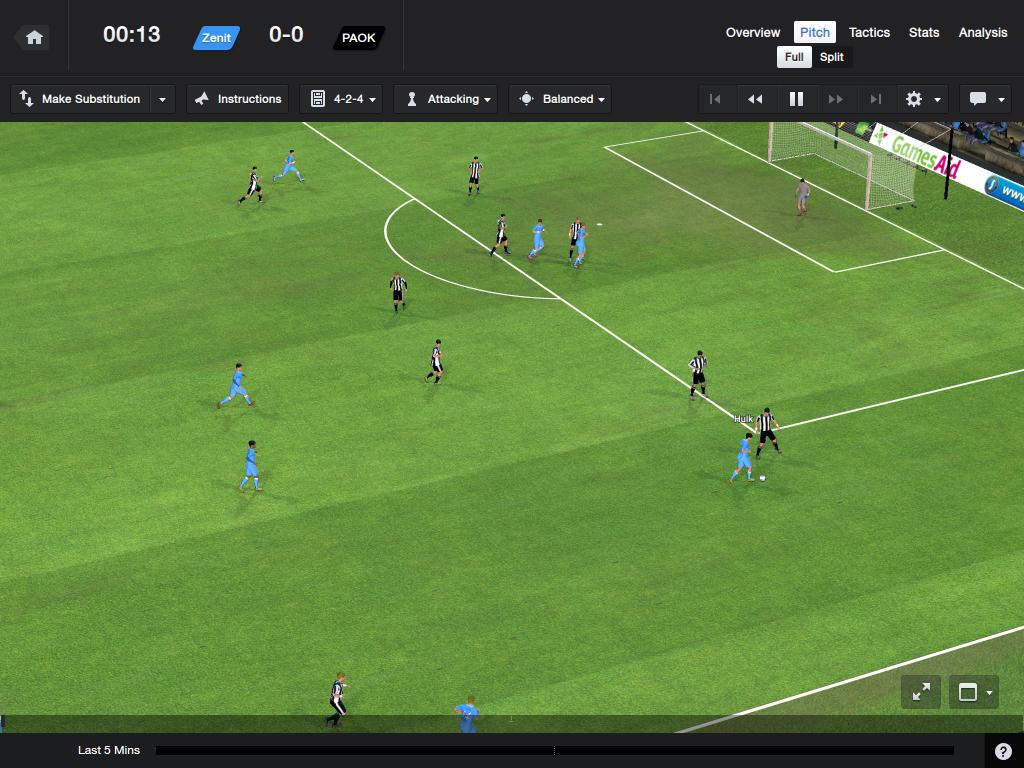Image resolution: width=1024 pixels, height=768 pixels.
Task: Change the 4-2-4 formation dropdown
Action: pyautogui.click(x=341, y=99)
